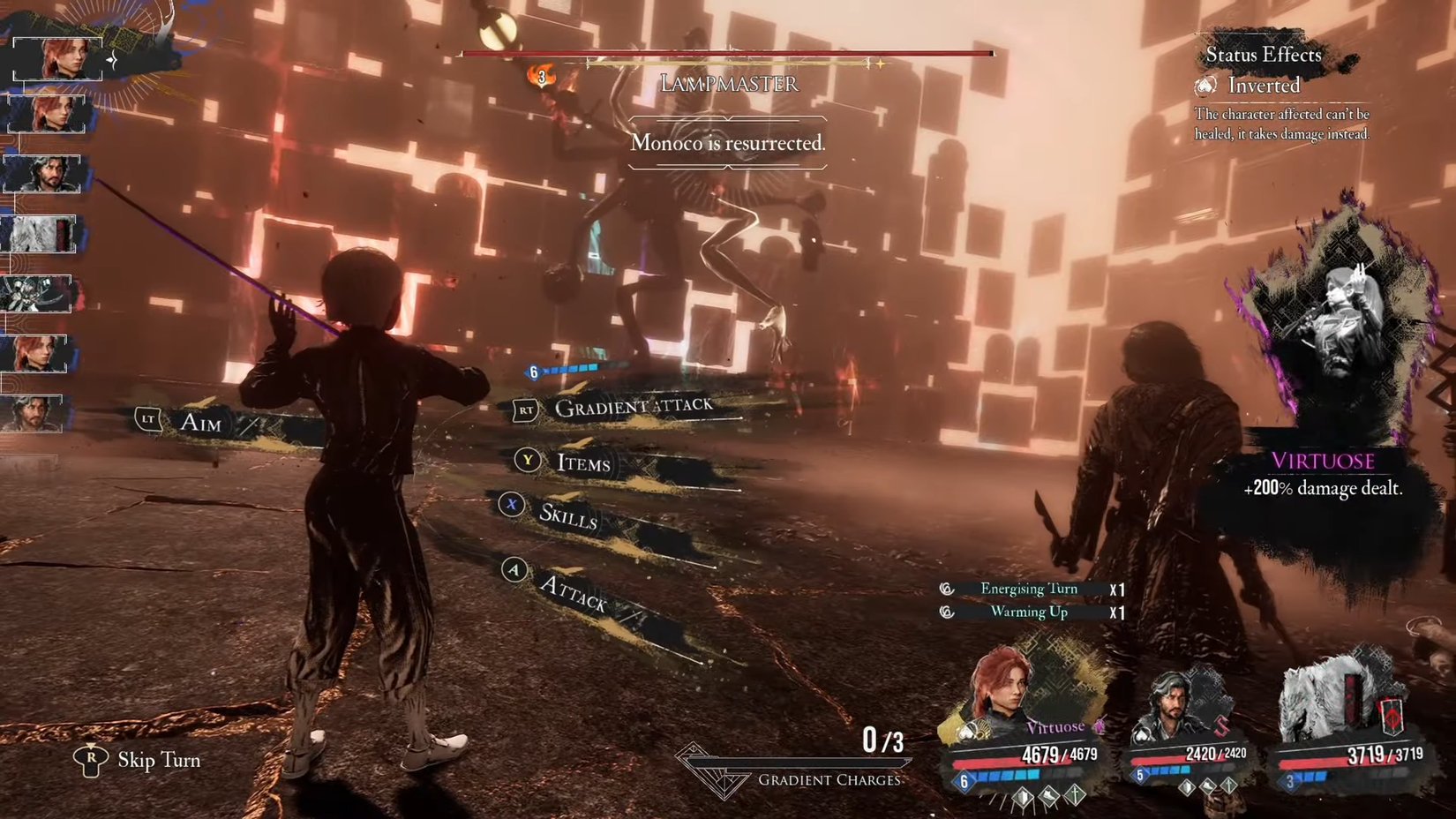Choose the Gradient Attack command
Image resolution: width=1456 pixels, height=819 pixels.
point(632,407)
